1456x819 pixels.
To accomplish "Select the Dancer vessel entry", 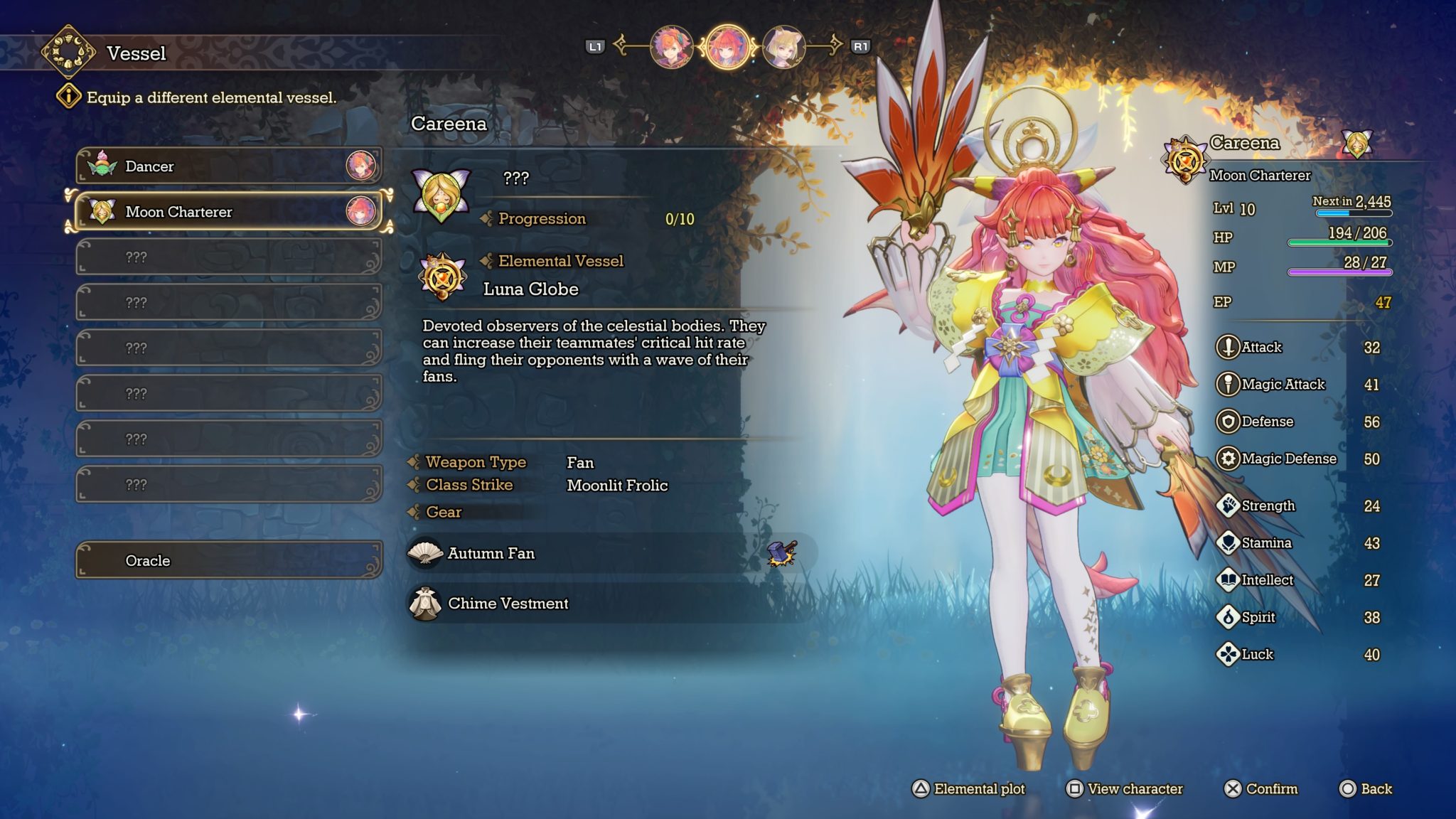I will click(x=229, y=166).
